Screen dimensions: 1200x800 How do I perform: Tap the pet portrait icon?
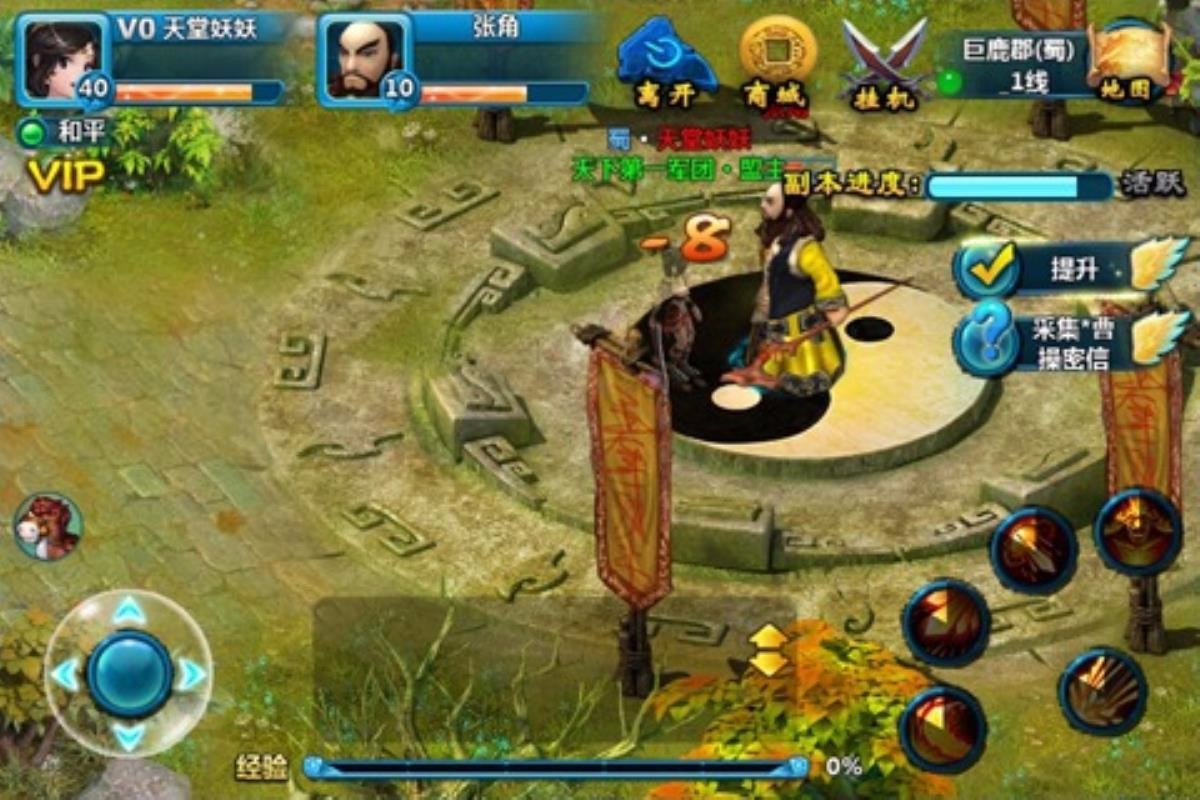pos(48,527)
